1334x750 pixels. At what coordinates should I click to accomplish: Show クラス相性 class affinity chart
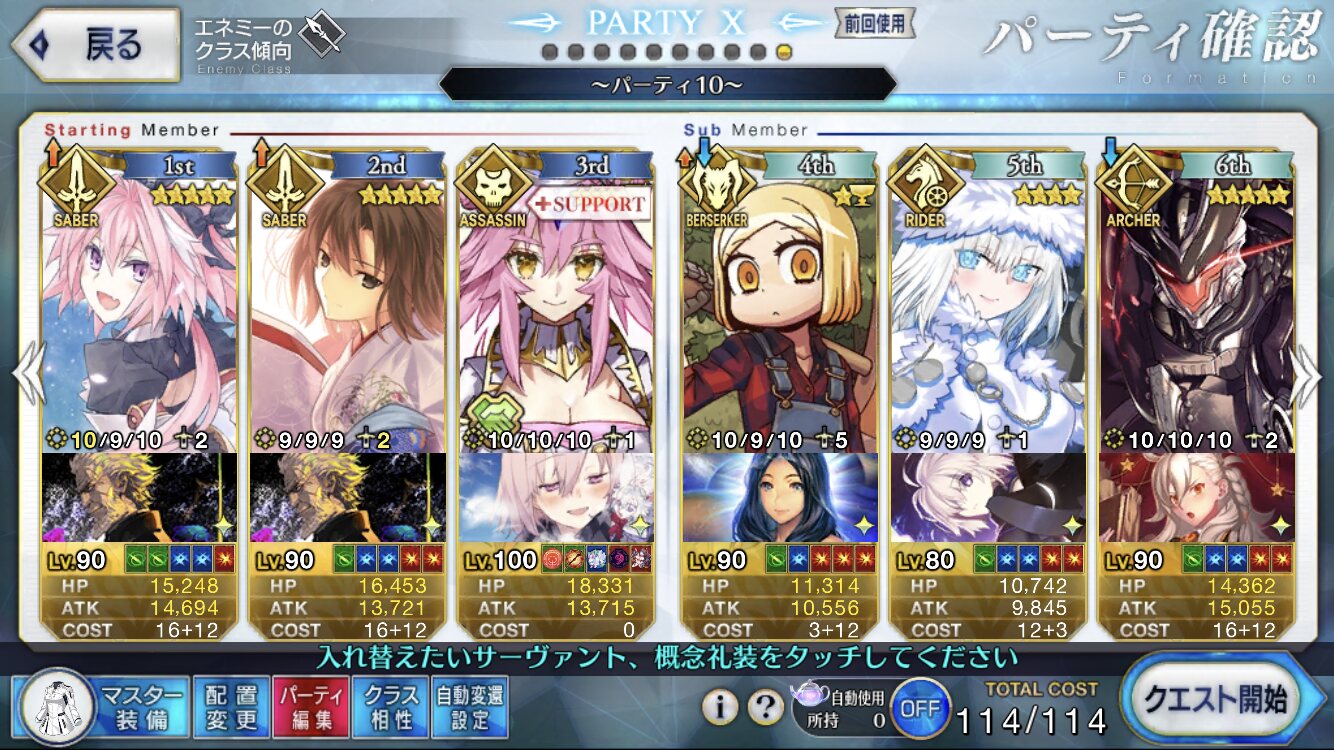pyautogui.click(x=391, y=706)
